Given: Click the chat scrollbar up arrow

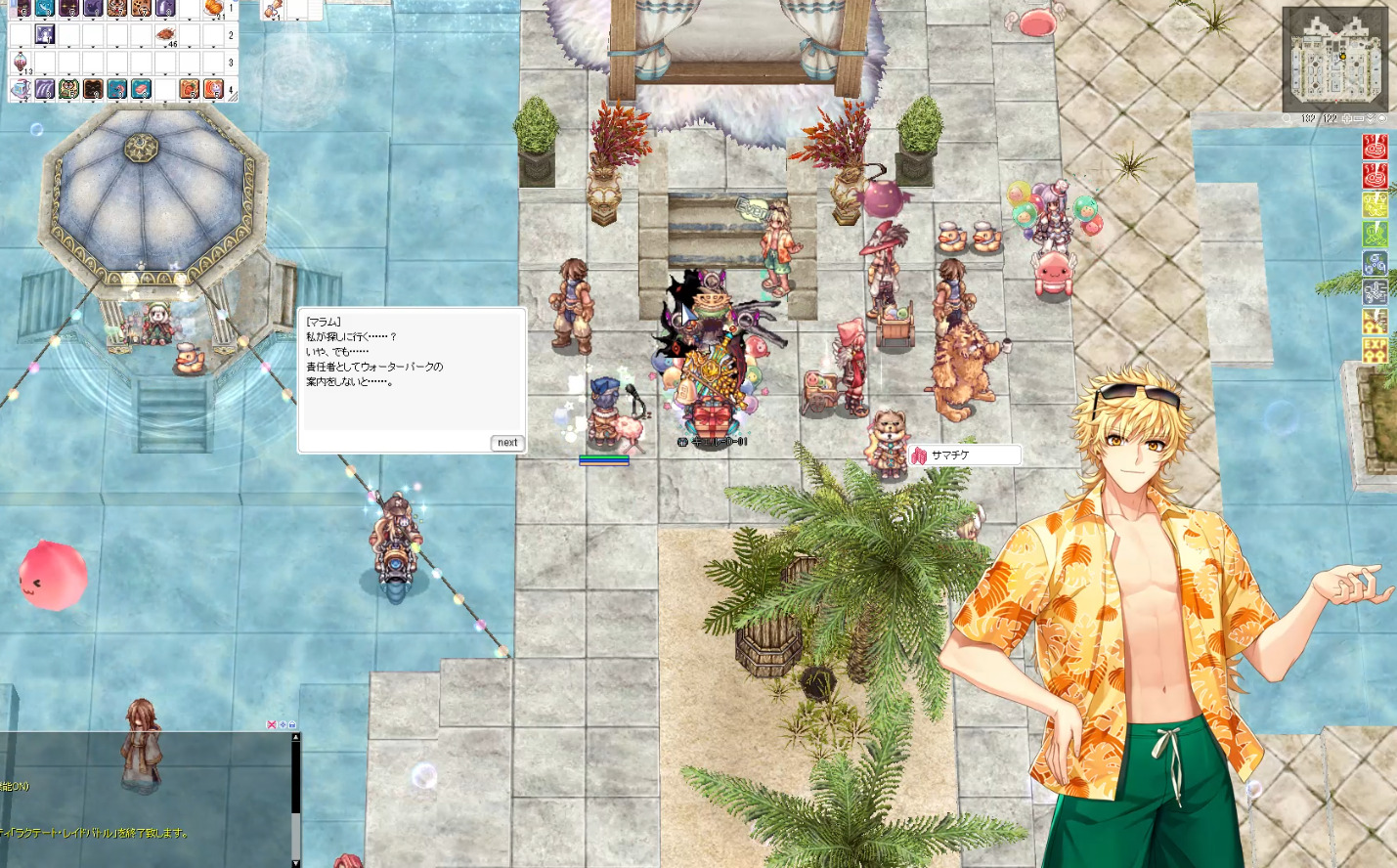Looking at the screenshot, I should pyautogui.click(x=295, y=737).
